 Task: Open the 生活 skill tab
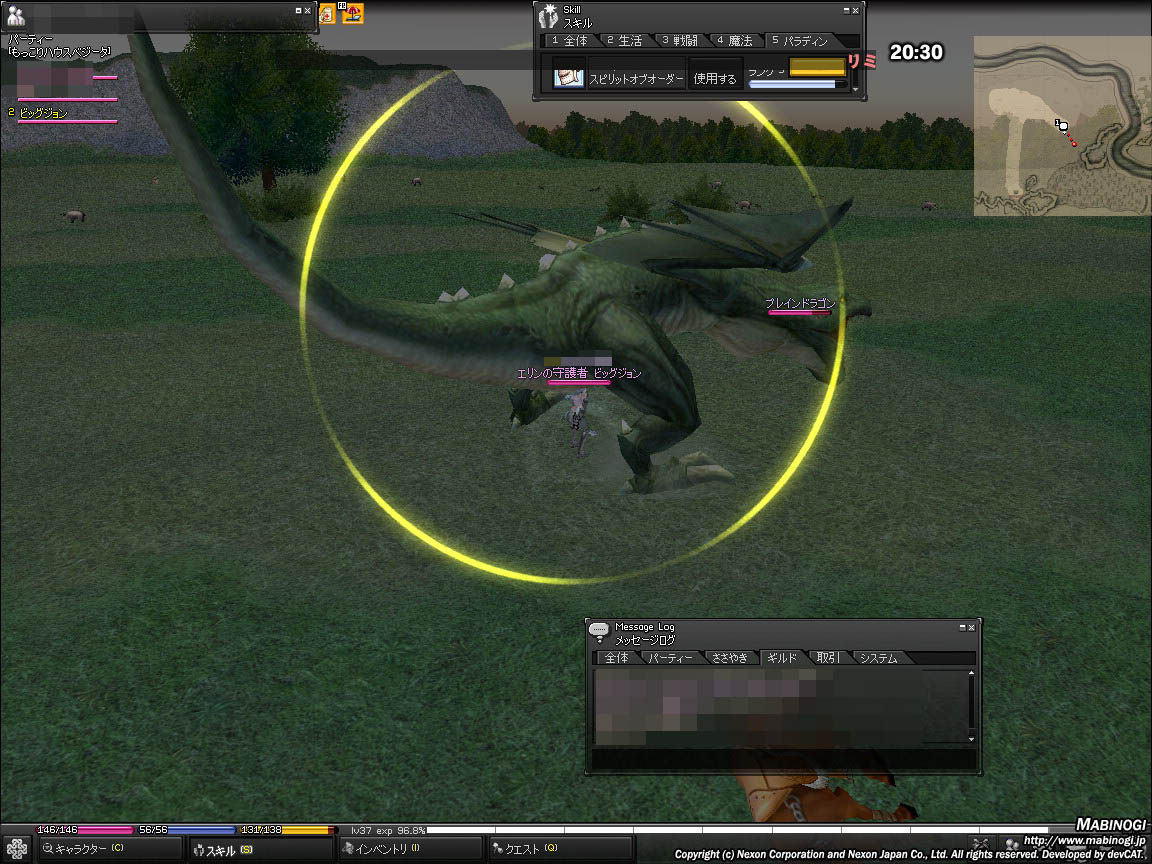tap(624, 41)
